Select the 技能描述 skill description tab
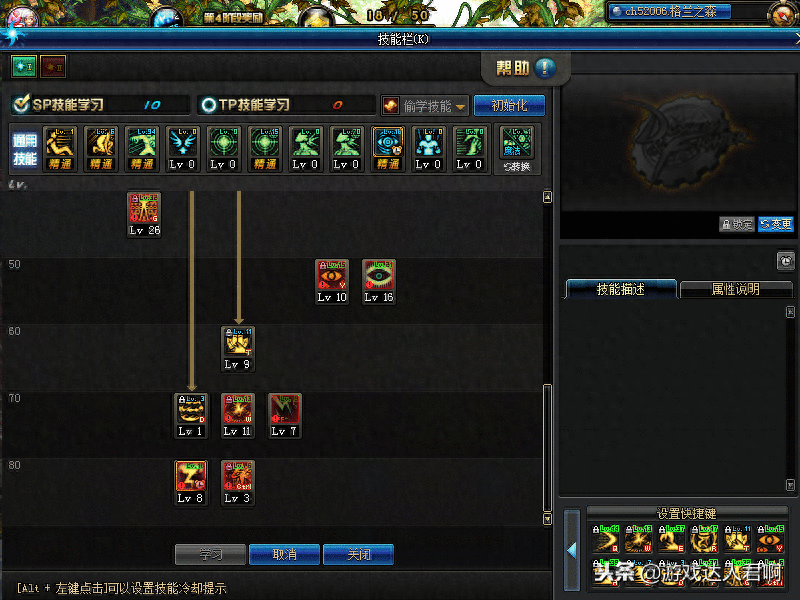This screenshot has width=800, height=600. (621, 289)
